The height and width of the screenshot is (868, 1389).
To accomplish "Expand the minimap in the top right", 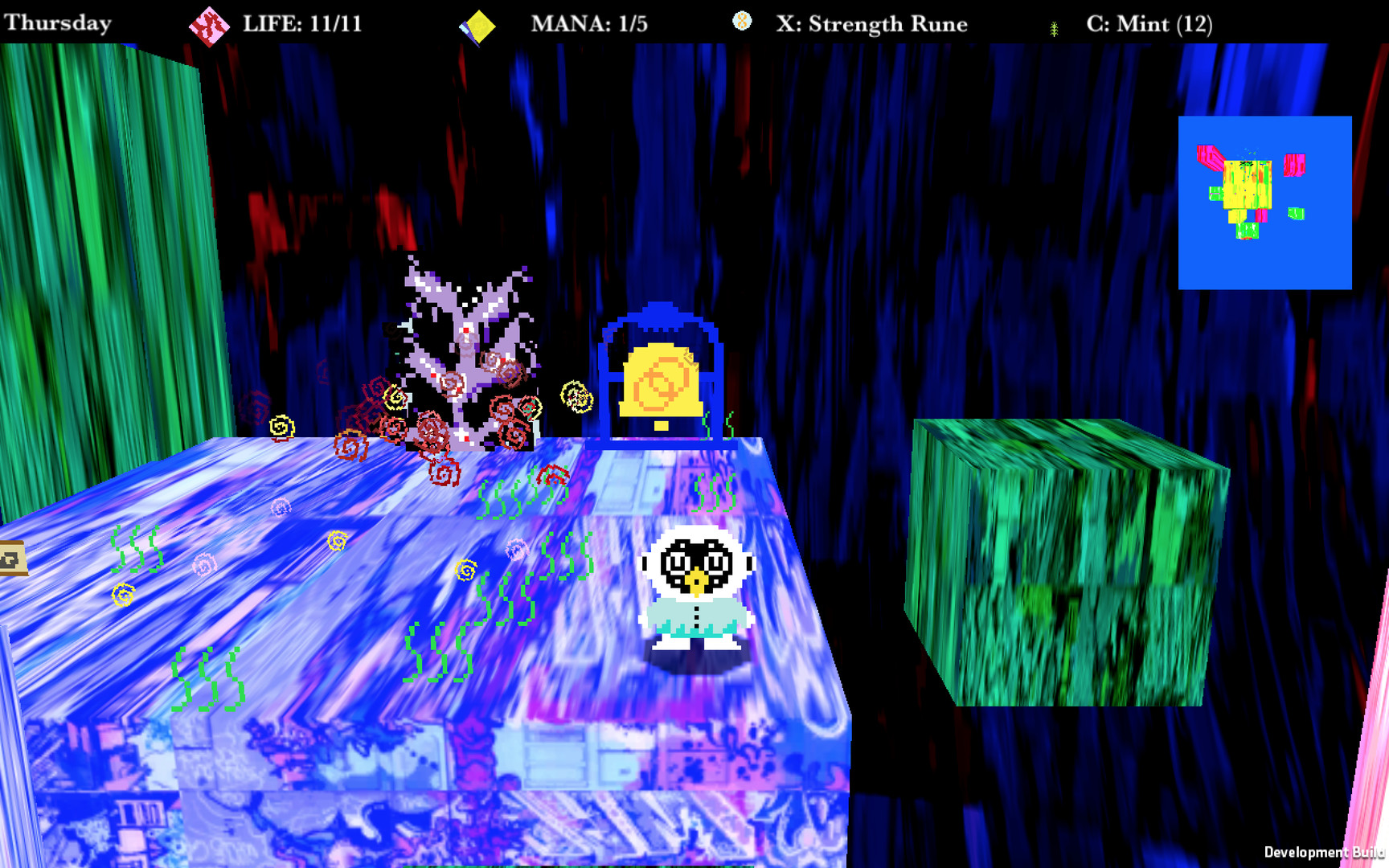I will pyautogui.click(x=1265, y=203).
